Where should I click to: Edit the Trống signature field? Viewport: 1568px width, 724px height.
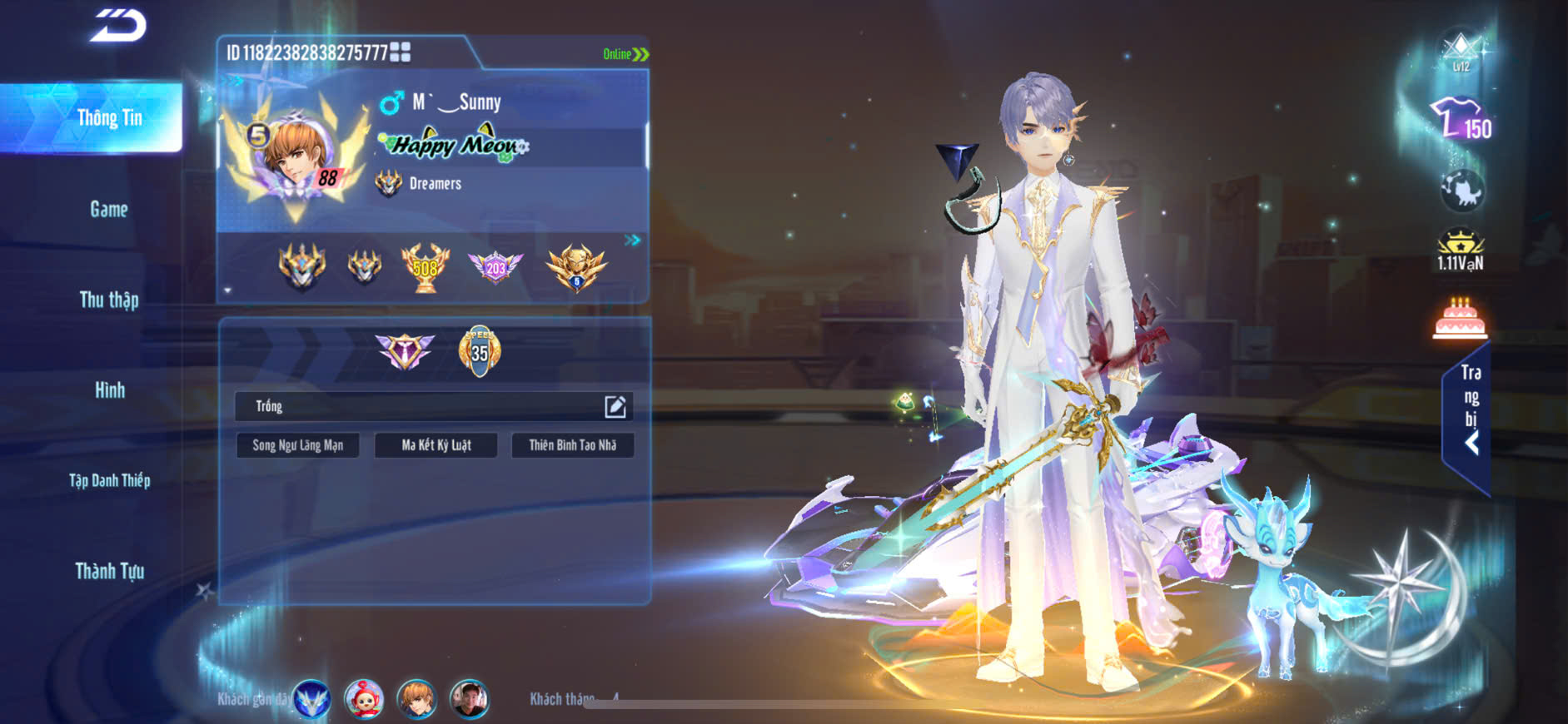615,406
